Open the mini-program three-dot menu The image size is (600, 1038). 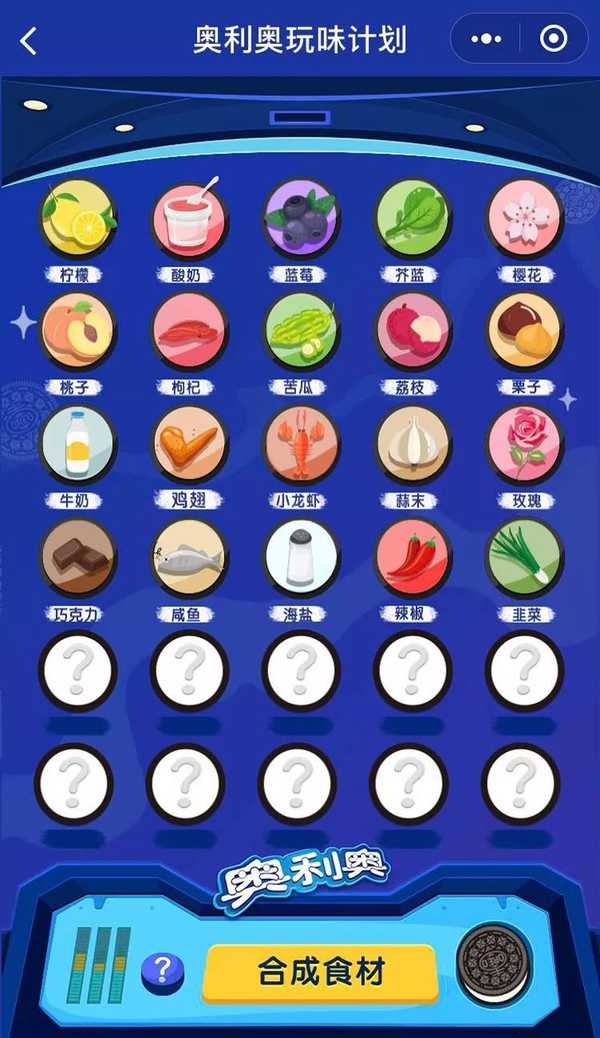(487, 40)
